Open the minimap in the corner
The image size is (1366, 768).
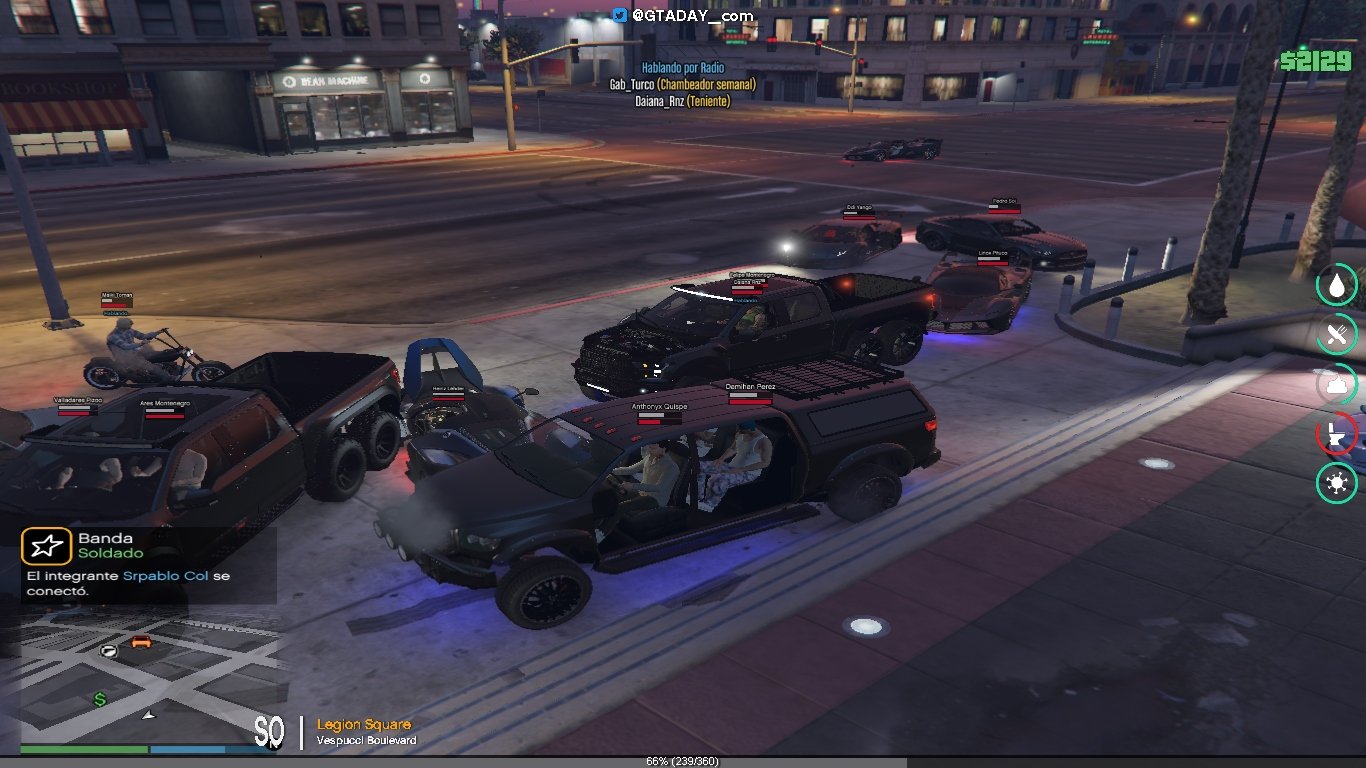[150, 680]
